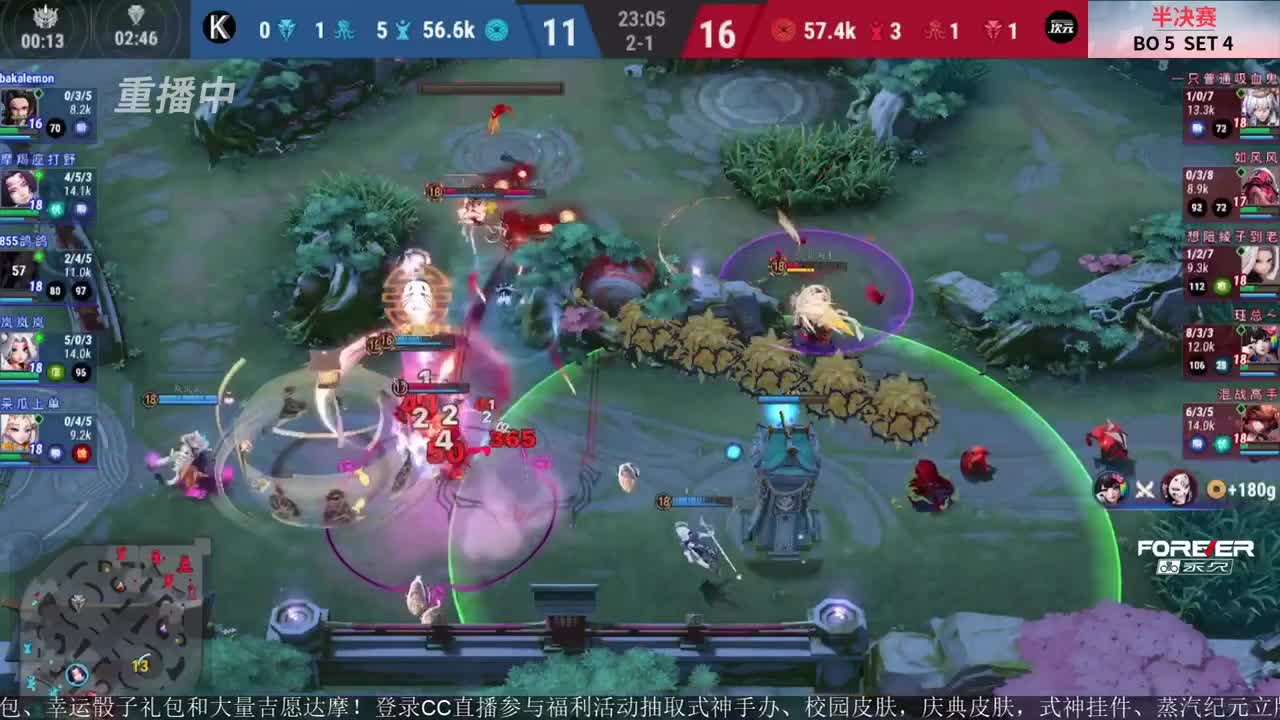Image resolution: width=1280 pixels, height=720 pixels.
Task: Click the gold swirl icon next to 56.6k
Action: [x=495, y=31]
